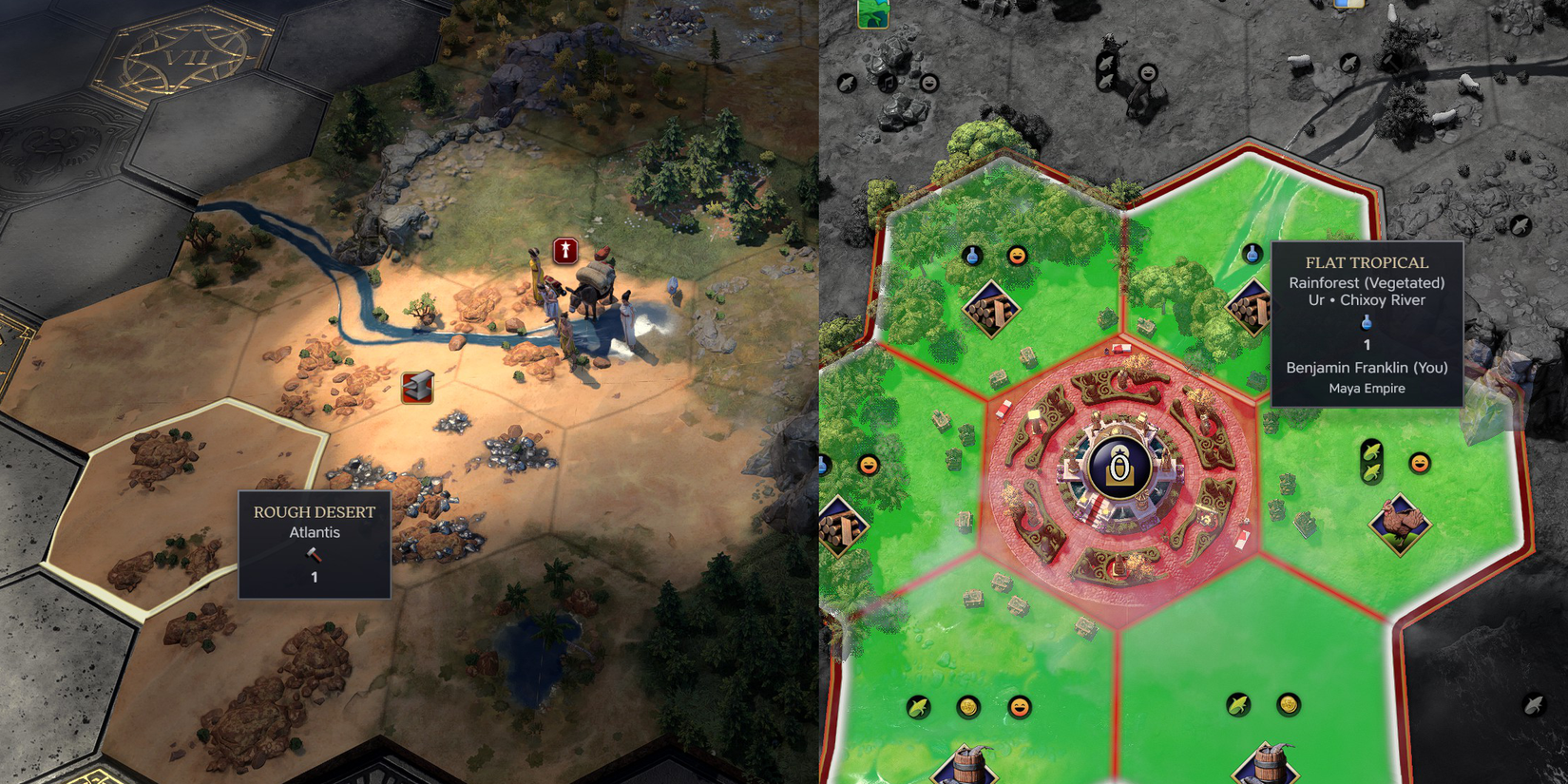Image resolution: width=1568 pixels, height=784 pixels.
Task: Click the fish icon in the grayed coastal area
Action: point(849,83)
